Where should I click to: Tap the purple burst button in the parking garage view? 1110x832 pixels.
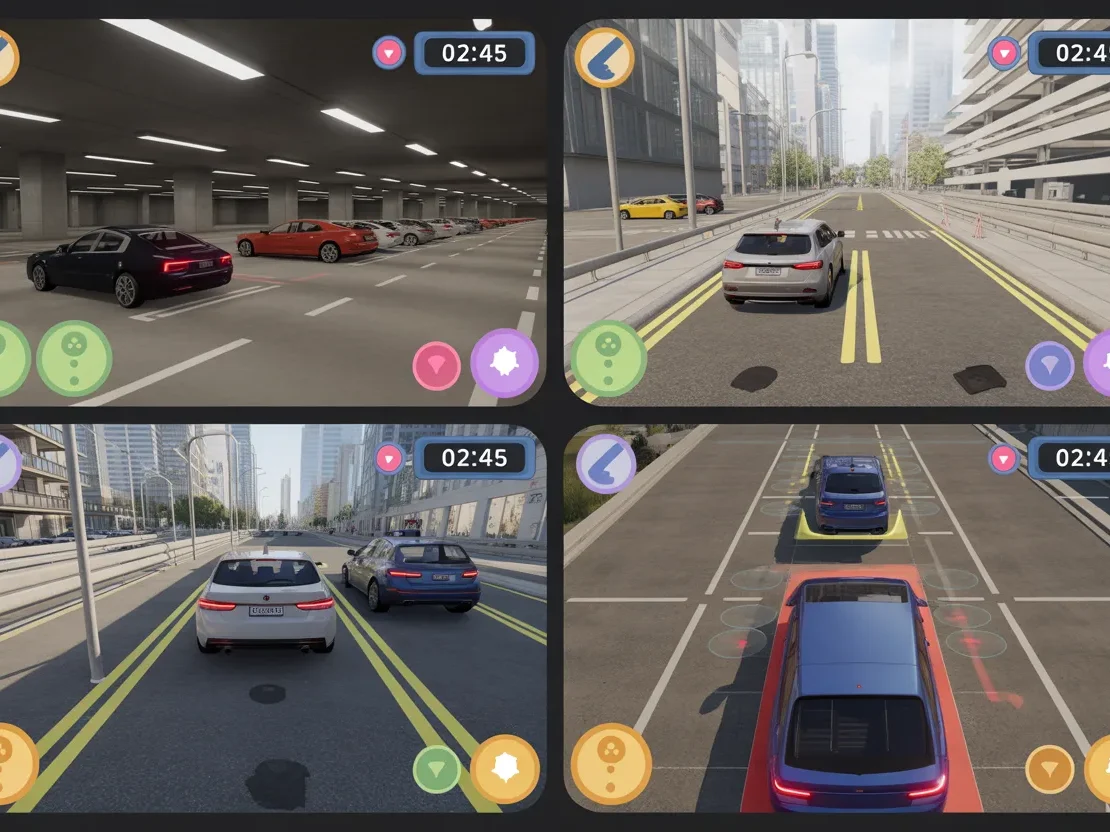(x=504, y=363)
